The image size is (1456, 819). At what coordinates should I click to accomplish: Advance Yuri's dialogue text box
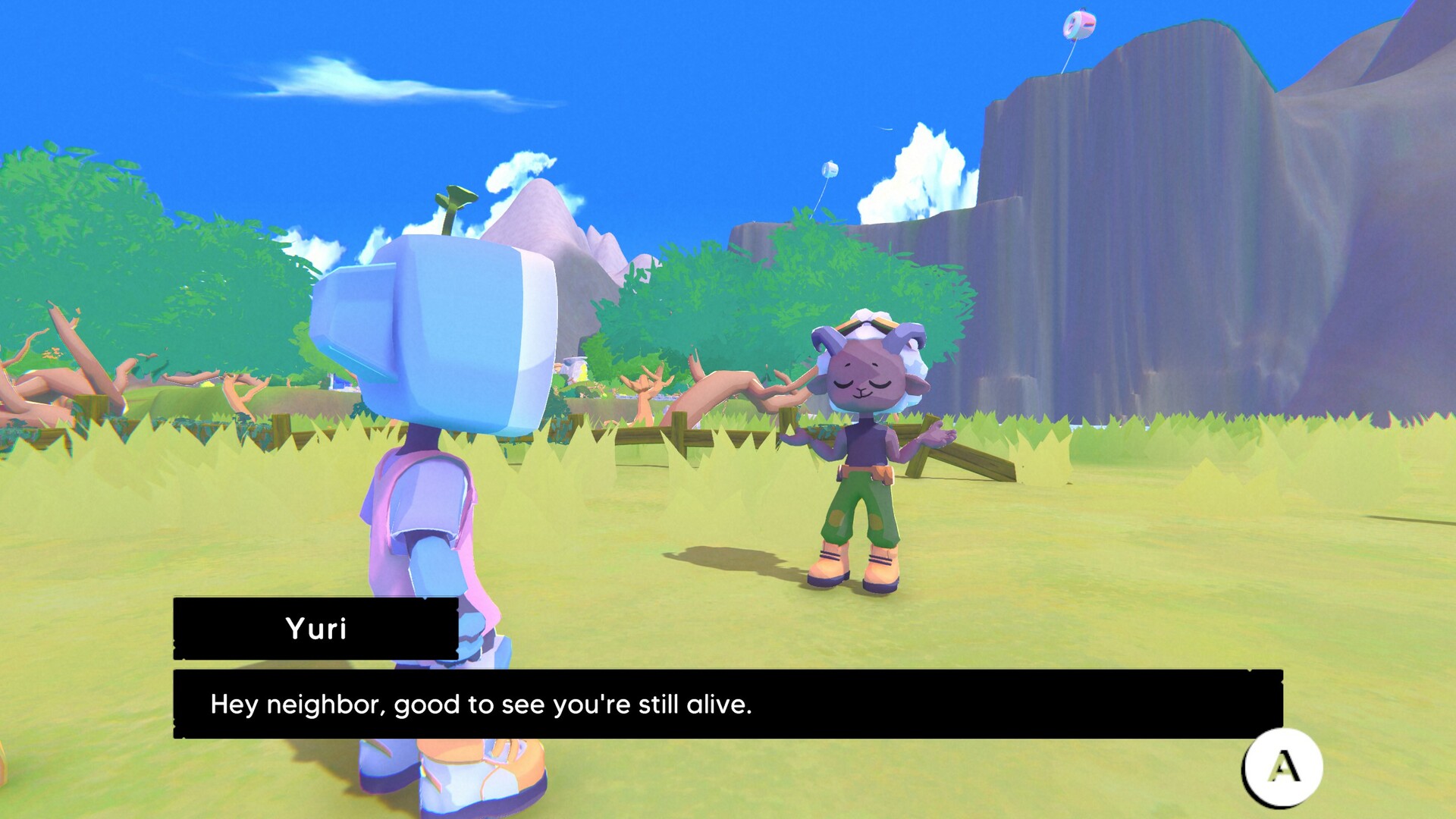1283,767
